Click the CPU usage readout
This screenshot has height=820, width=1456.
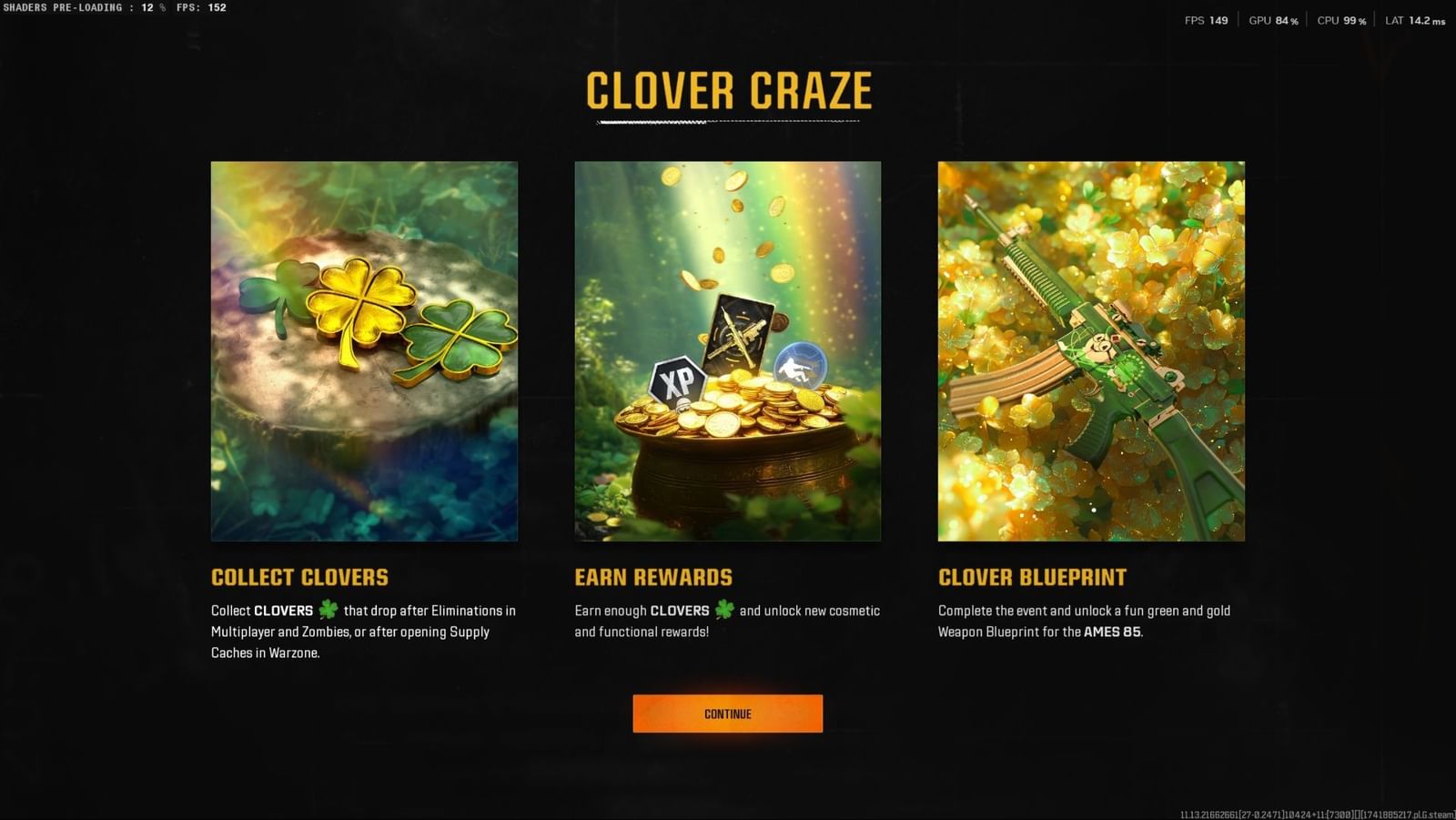[1340, 20]
